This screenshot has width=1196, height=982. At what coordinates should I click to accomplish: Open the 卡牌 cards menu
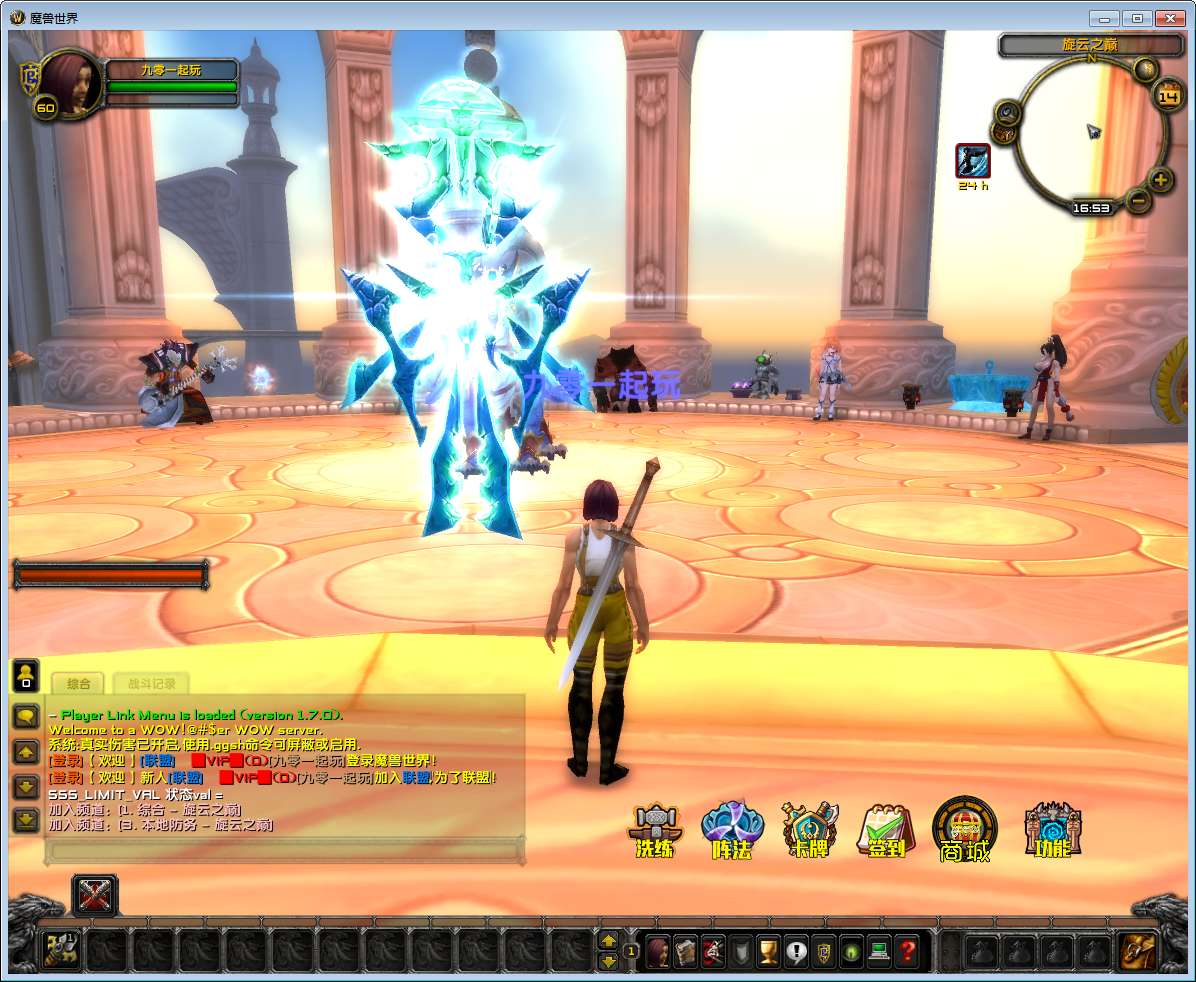809,831
